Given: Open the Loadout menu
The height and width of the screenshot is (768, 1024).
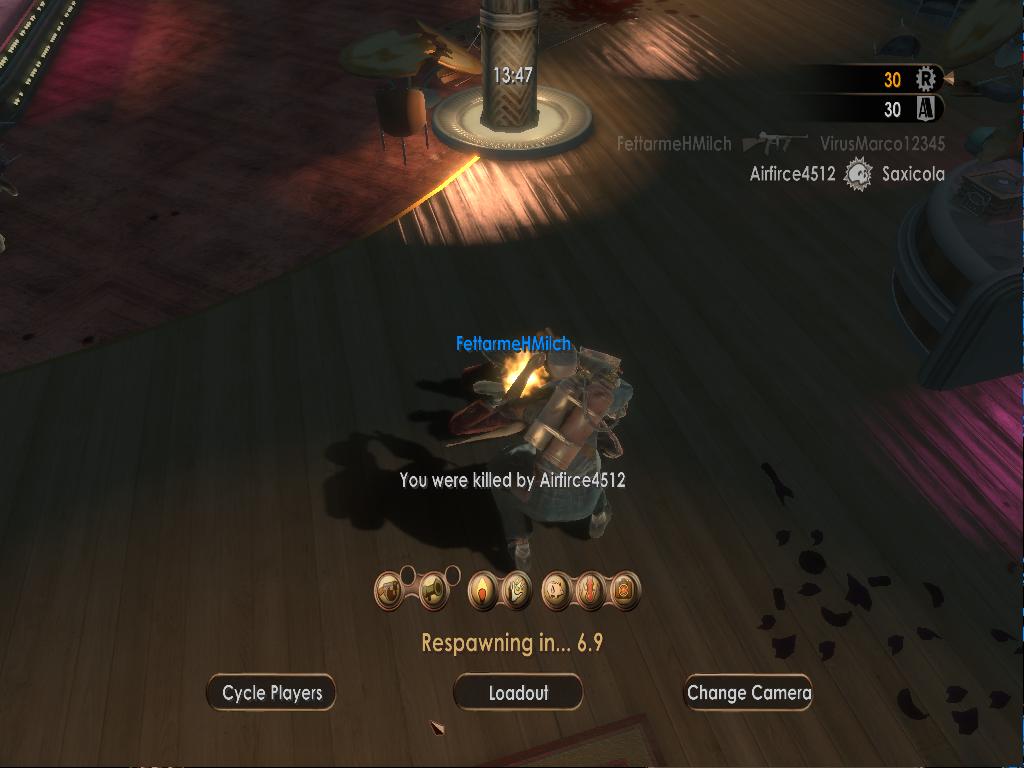Looking at the screenshot, I should (518, 693).
